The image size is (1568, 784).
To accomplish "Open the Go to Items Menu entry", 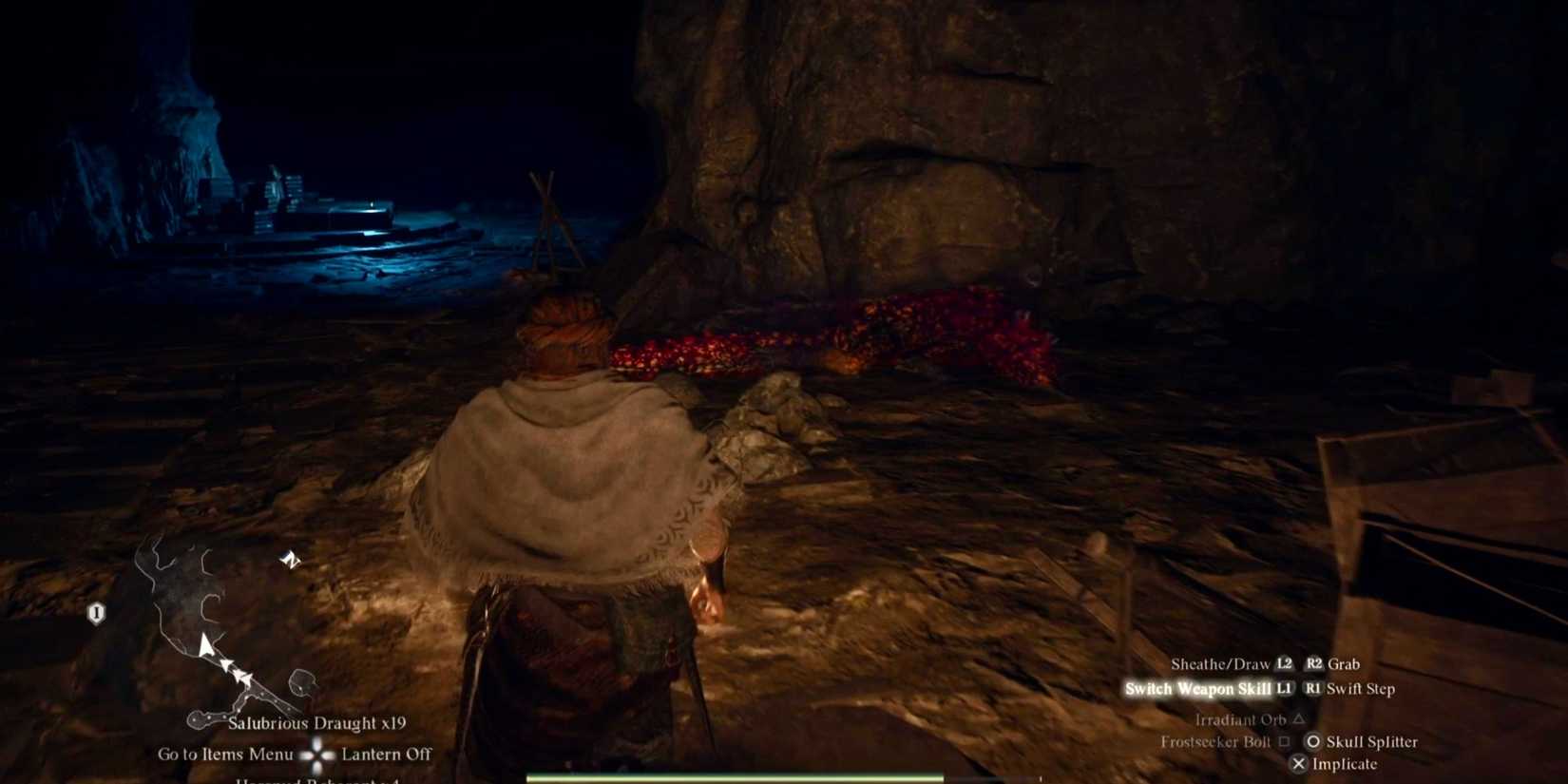I will click(227, 754).
